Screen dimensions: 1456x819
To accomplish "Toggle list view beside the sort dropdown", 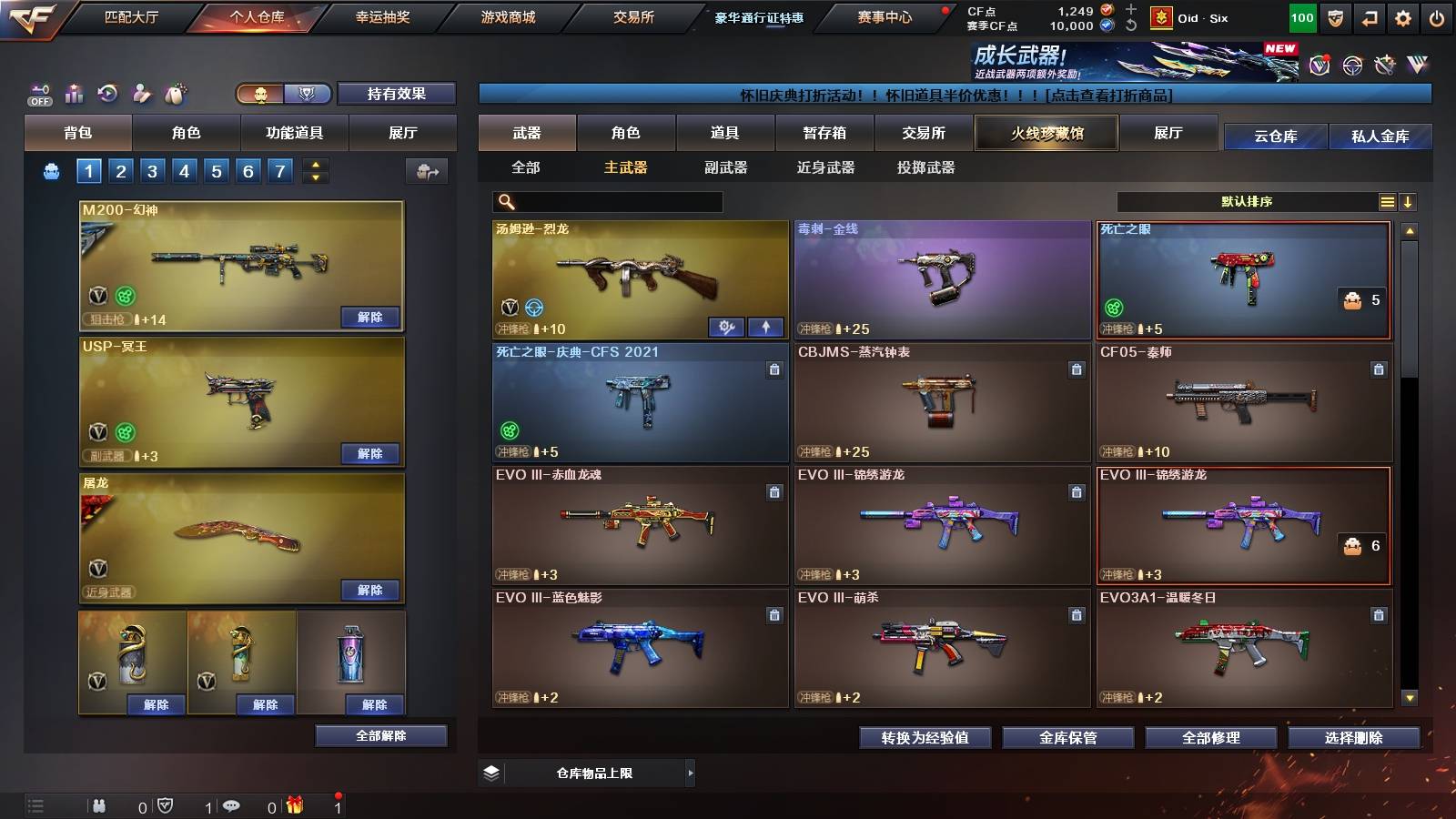I will pyautogui.click(x=1387, y=202).
